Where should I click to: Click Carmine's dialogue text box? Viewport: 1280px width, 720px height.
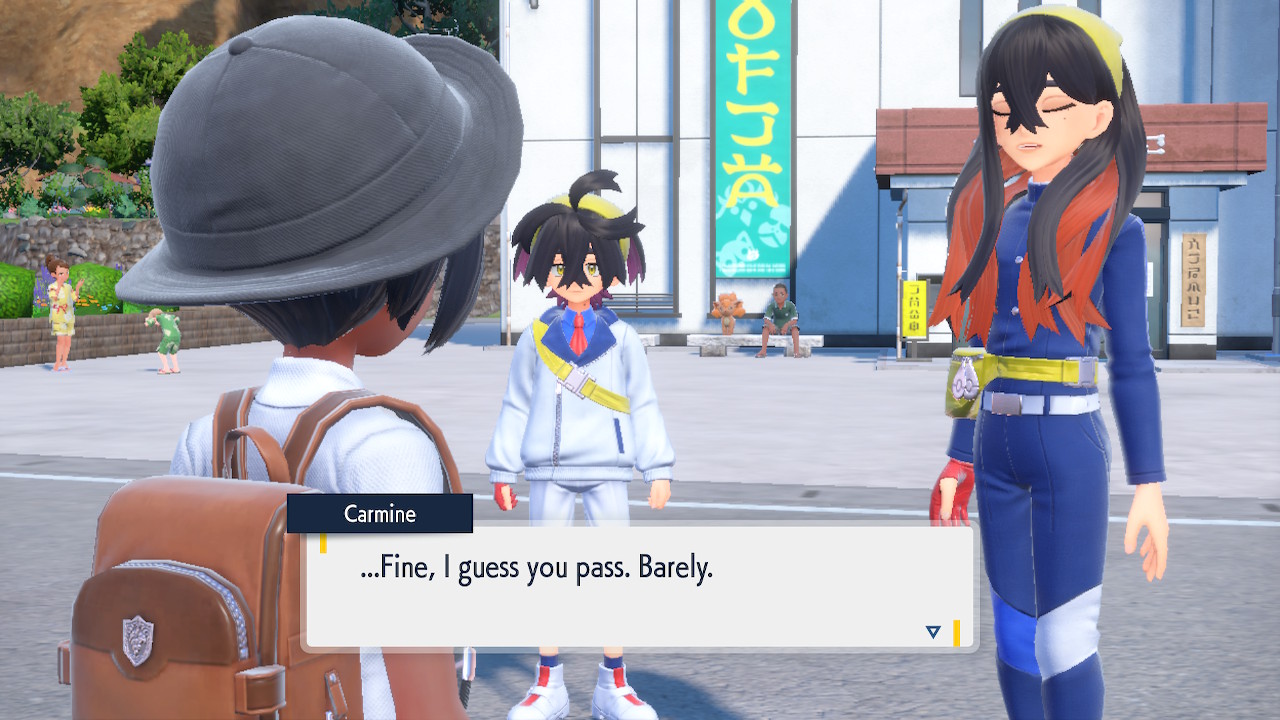click(x=638, y=587)
